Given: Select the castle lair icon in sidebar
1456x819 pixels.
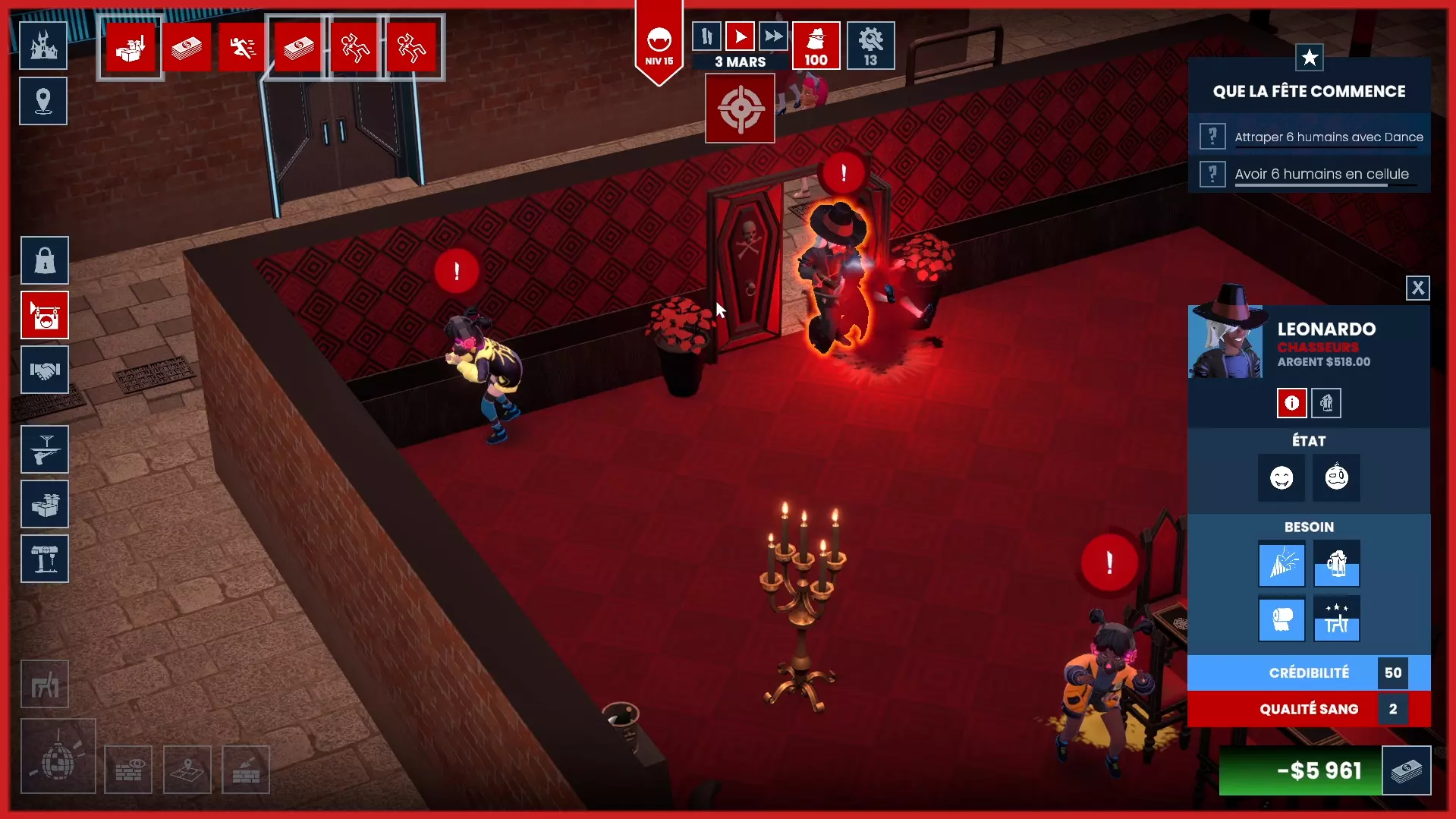Looking at the screenshot, I should (43, 45).
